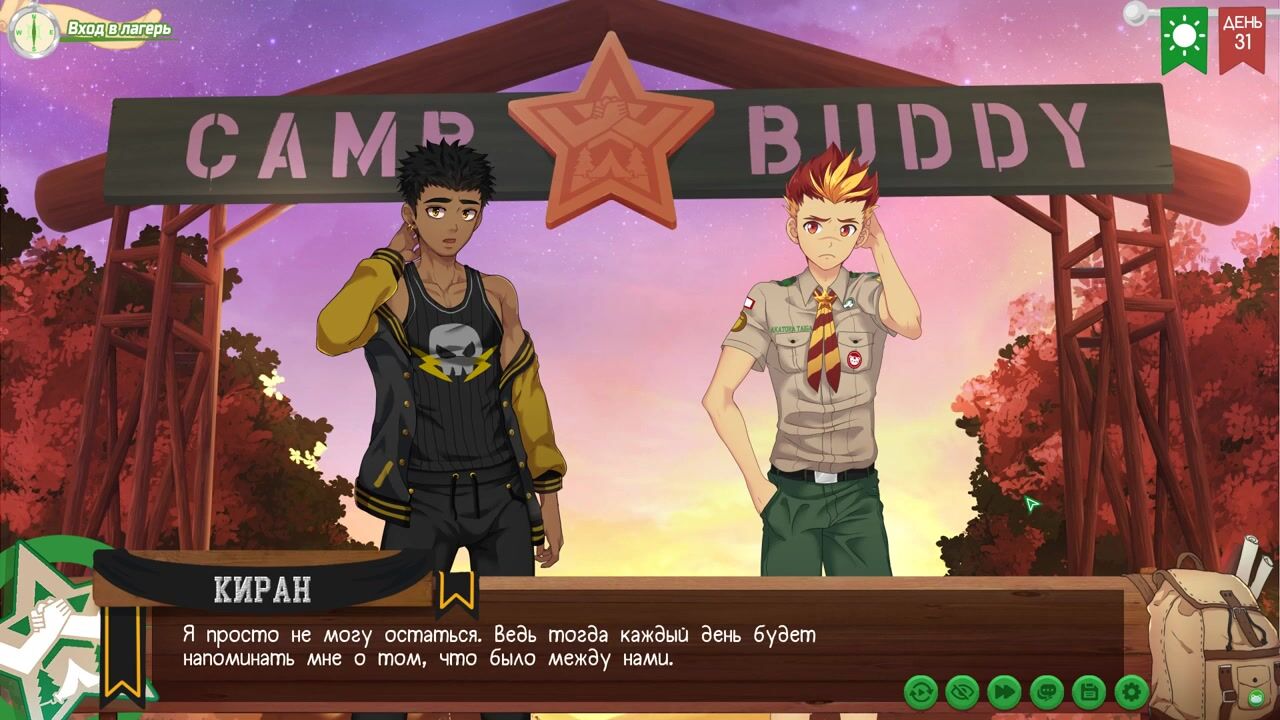Hide the dialogue box with the crossed-eye button
Image resolution: width=1280 pixels, height=720 pixels.
coord(963,691)
